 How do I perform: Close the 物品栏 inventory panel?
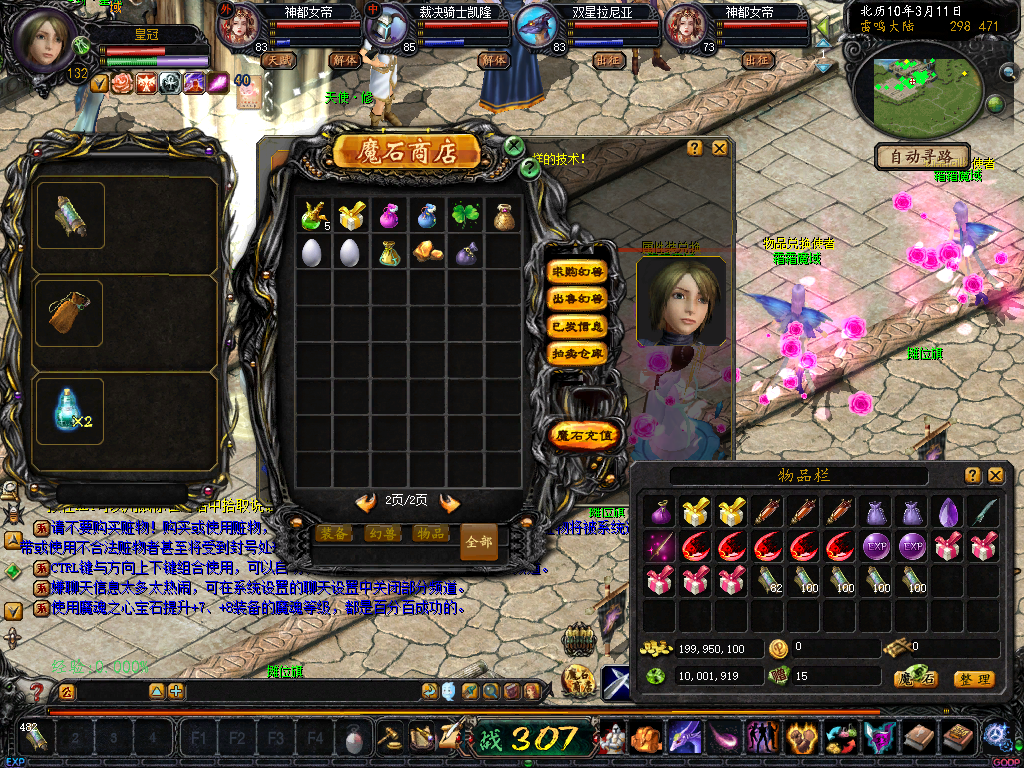[x=995, y=475]
